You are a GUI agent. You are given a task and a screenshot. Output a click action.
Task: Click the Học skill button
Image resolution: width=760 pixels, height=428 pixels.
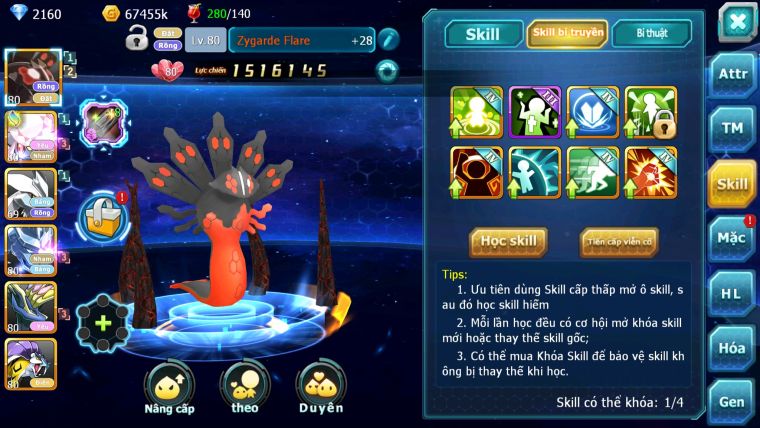[x=508, y=241]
